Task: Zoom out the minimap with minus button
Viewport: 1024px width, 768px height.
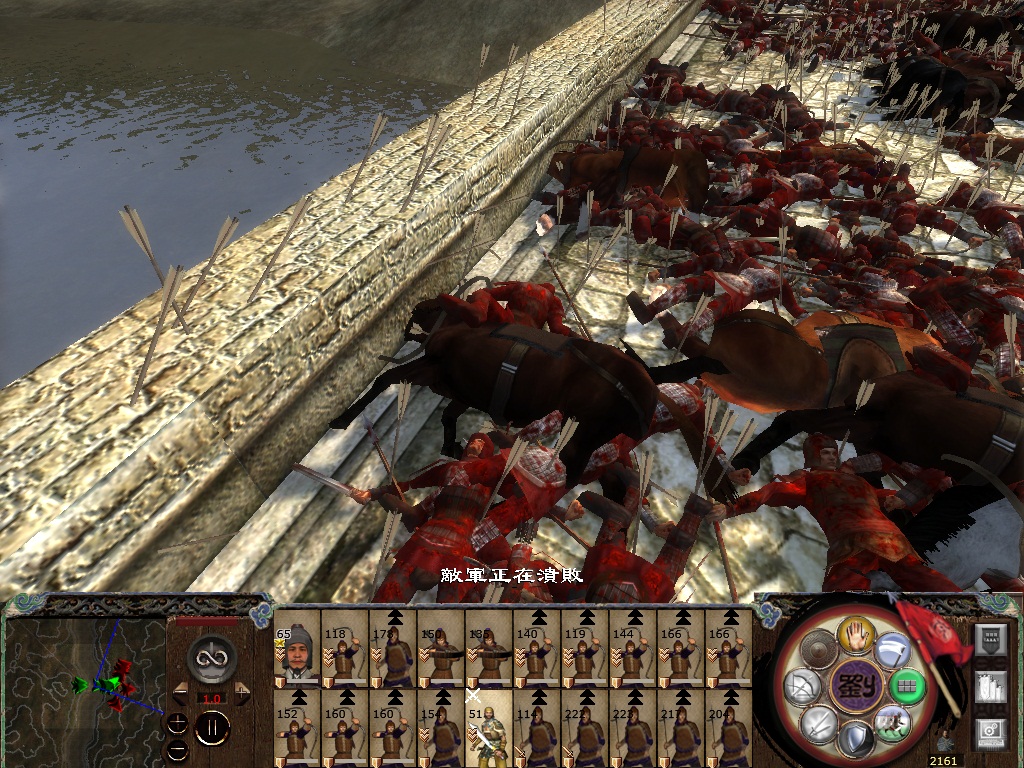Action: click(x=177, y=748)
